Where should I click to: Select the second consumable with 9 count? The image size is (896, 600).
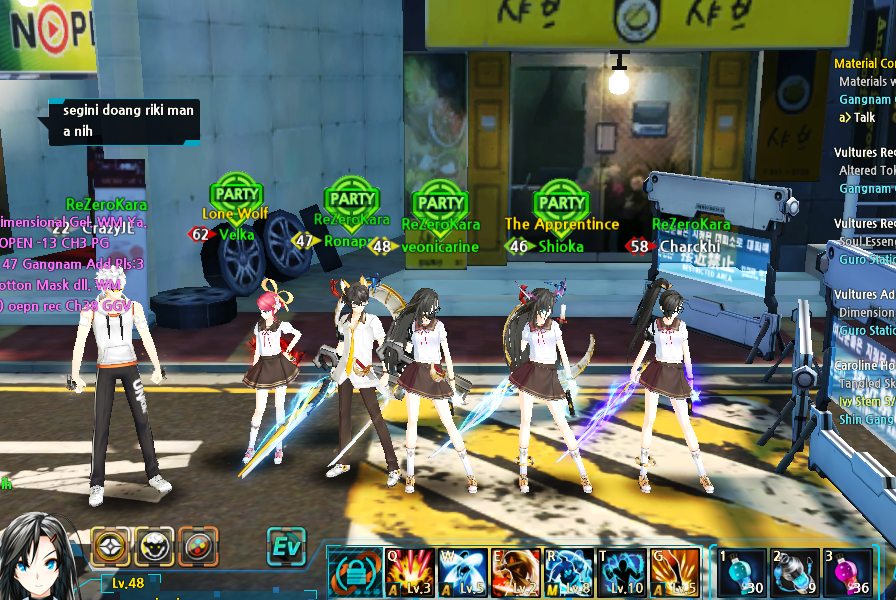(x=793, y=572)
